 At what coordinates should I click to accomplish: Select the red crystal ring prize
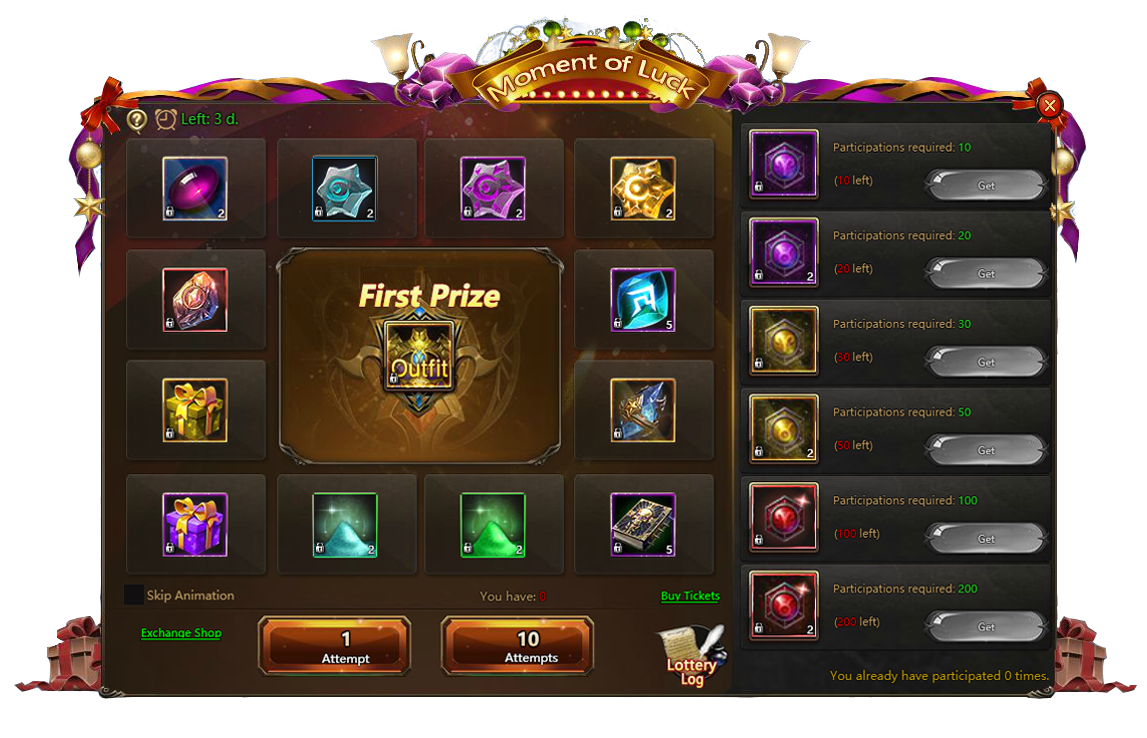pyautogui.click(x=195, y=299)
